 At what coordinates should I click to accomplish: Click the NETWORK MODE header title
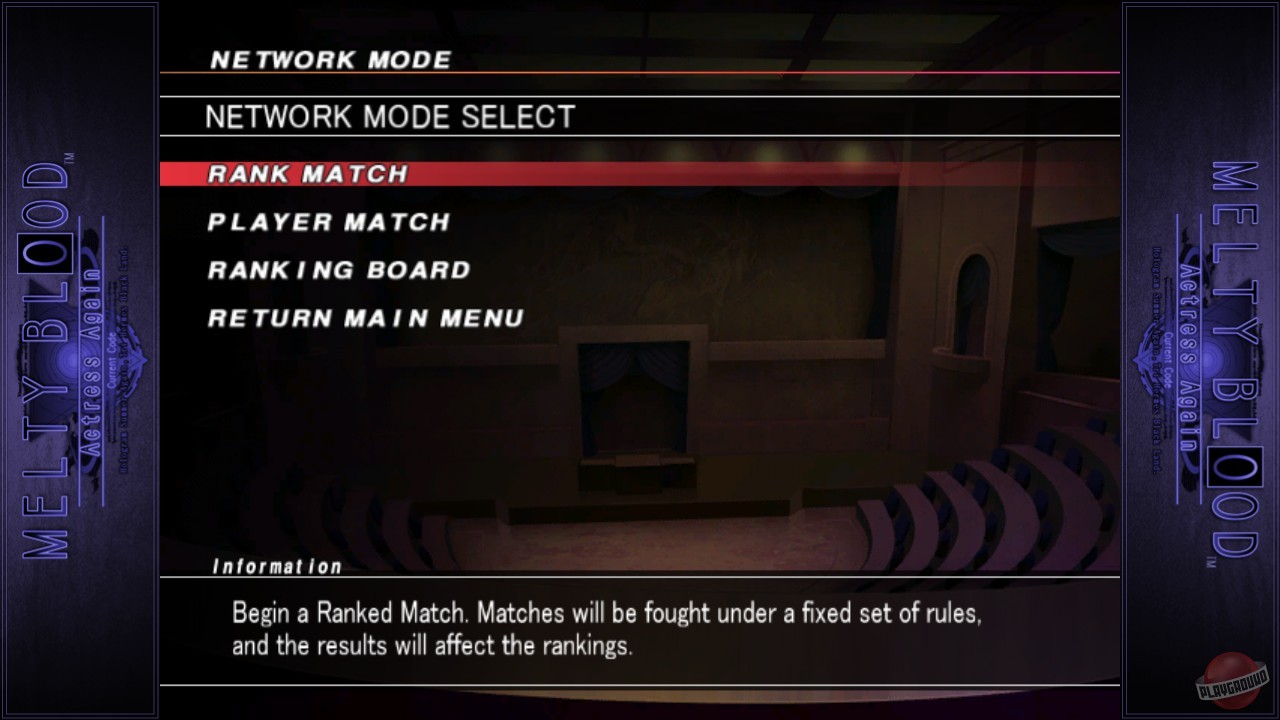(x=329, y=59)
